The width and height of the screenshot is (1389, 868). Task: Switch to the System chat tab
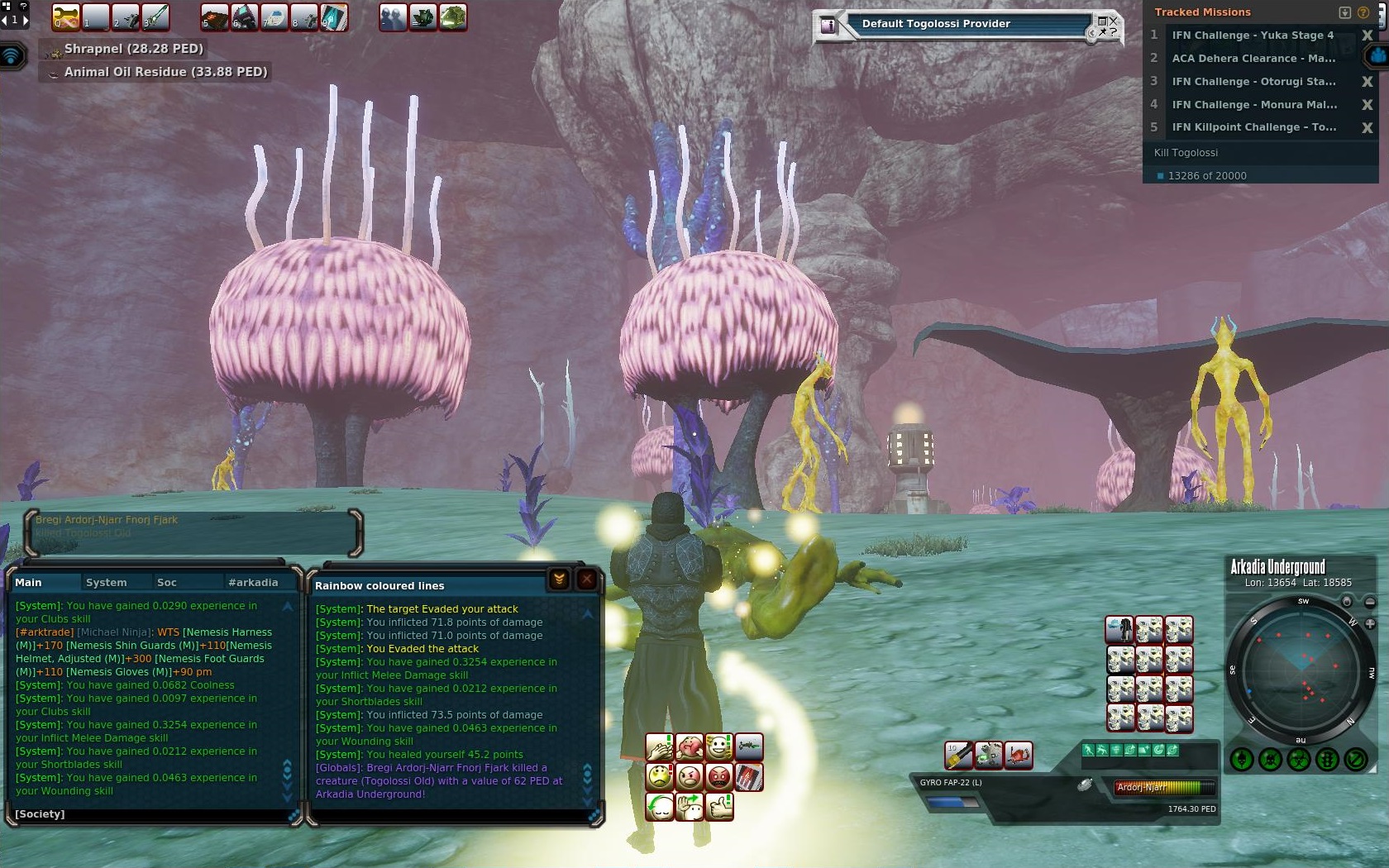107,583
